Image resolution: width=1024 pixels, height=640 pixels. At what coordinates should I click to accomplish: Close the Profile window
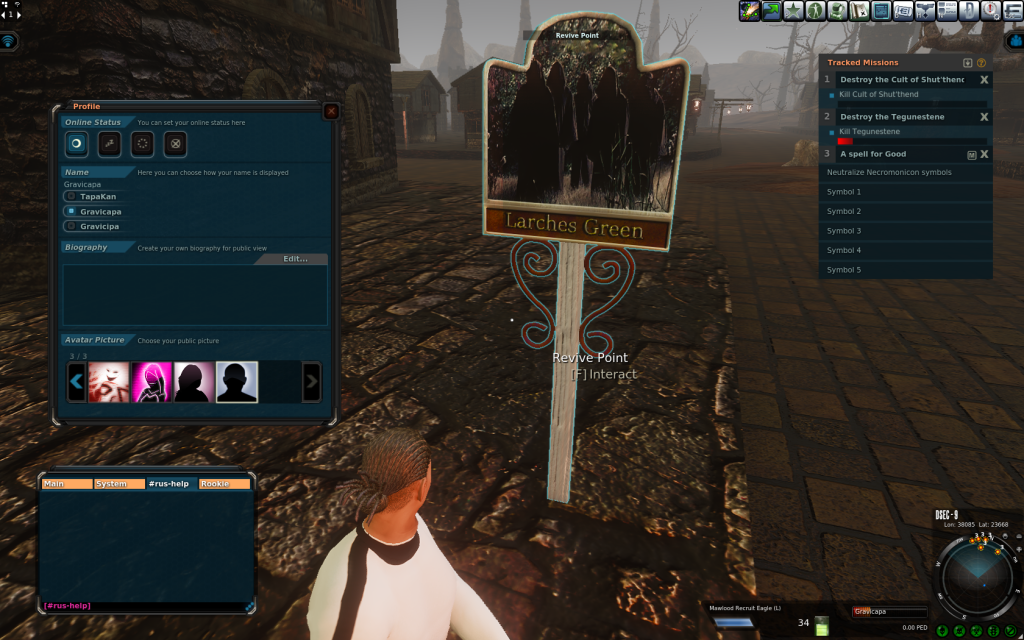[331, 111]
